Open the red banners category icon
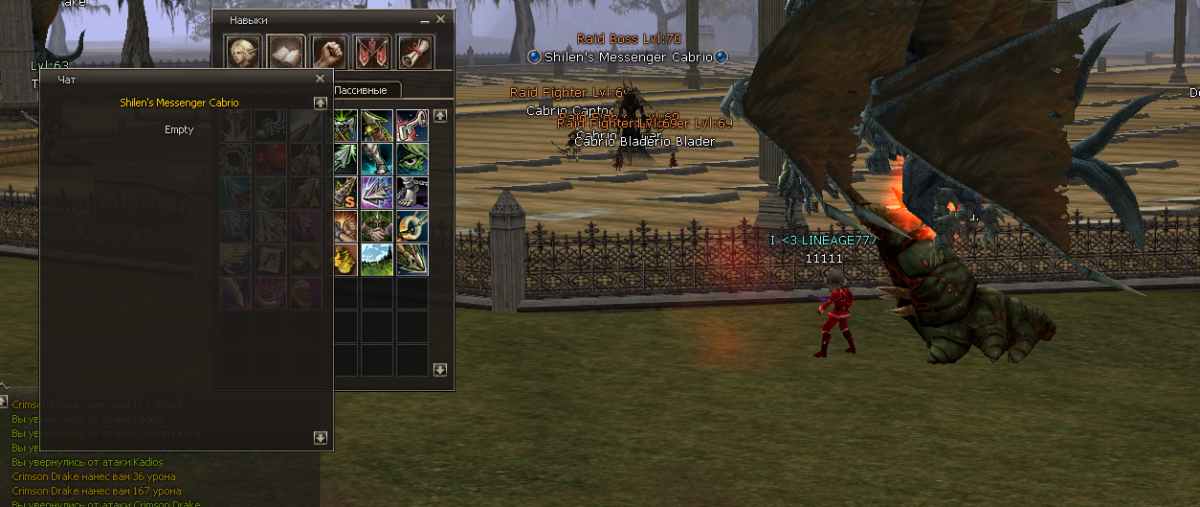This screenshot has width=1200, height=507. pyautogui.click(x=372, y=52)
